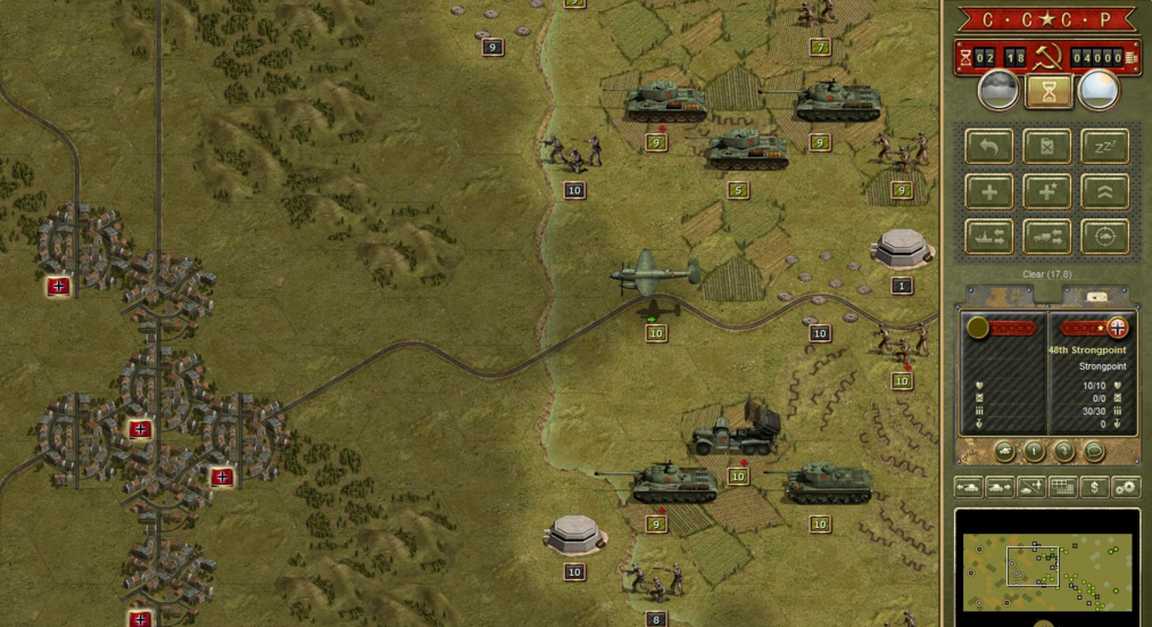Viewport: 1152px width, 627px height.
Task: Click the truck mount/dismount button
Action: click(1047, 237)
